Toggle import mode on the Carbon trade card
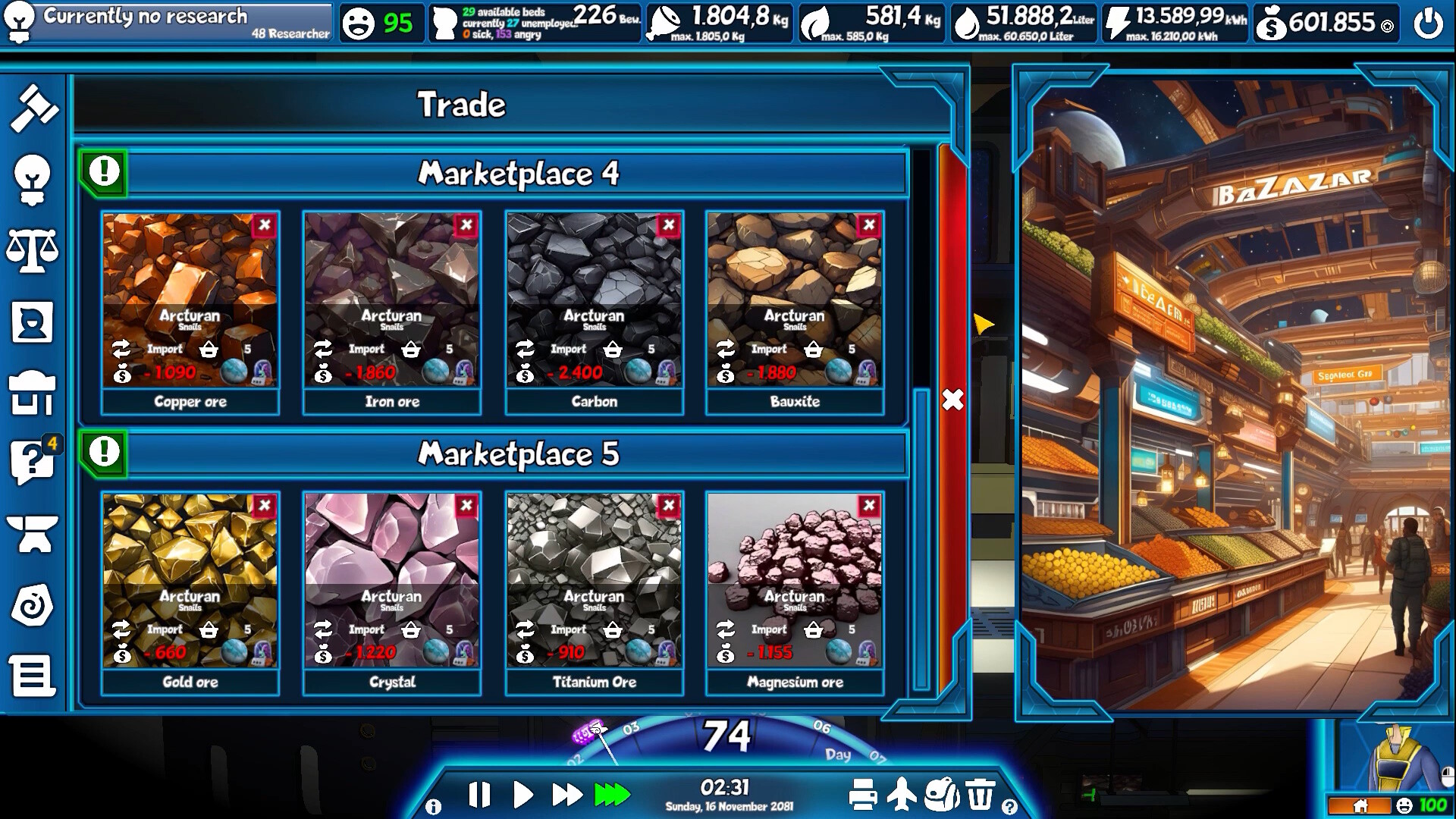This screenshot has height=819, width=1456. point(526,350)
